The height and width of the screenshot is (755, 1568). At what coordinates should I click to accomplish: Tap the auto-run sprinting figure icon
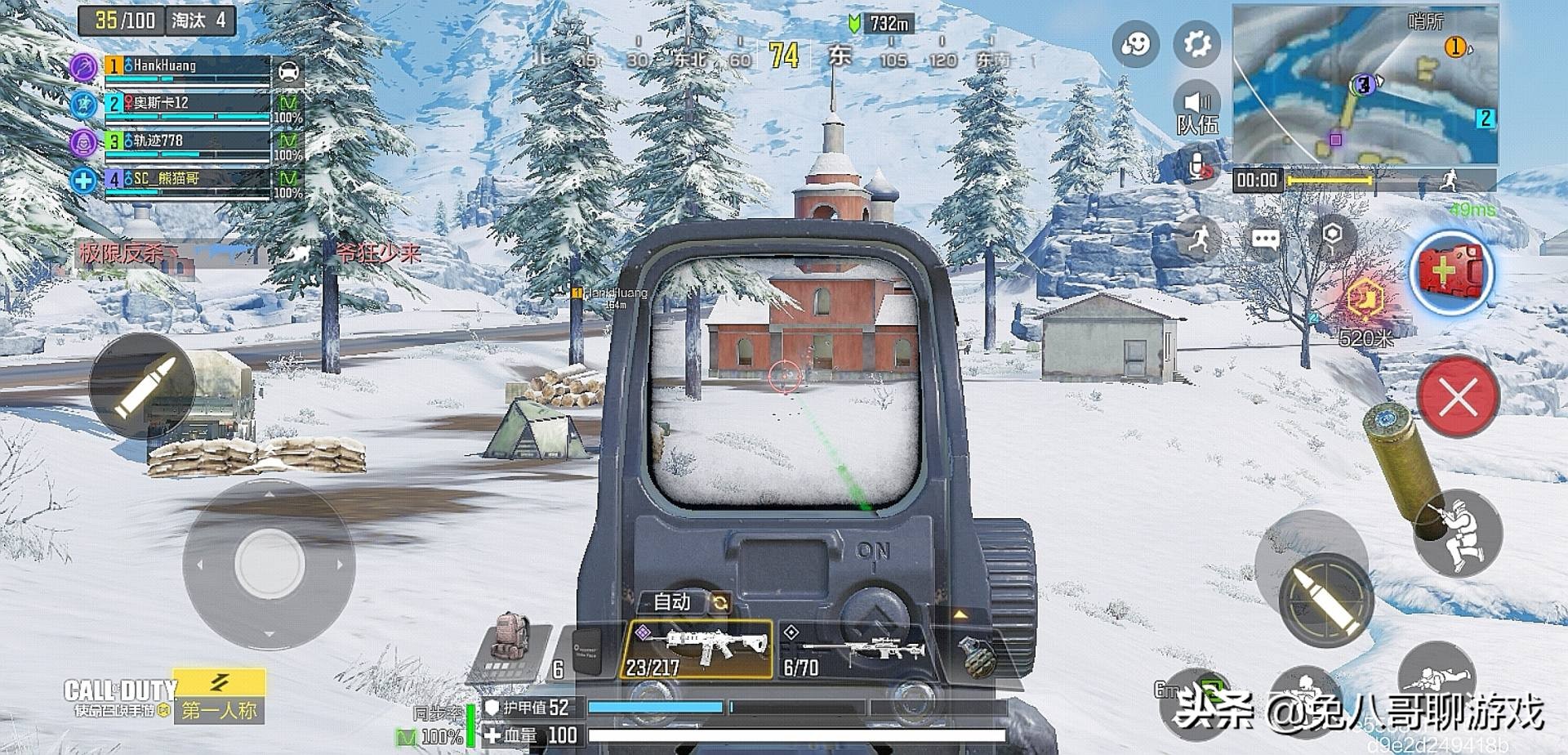1199,239
